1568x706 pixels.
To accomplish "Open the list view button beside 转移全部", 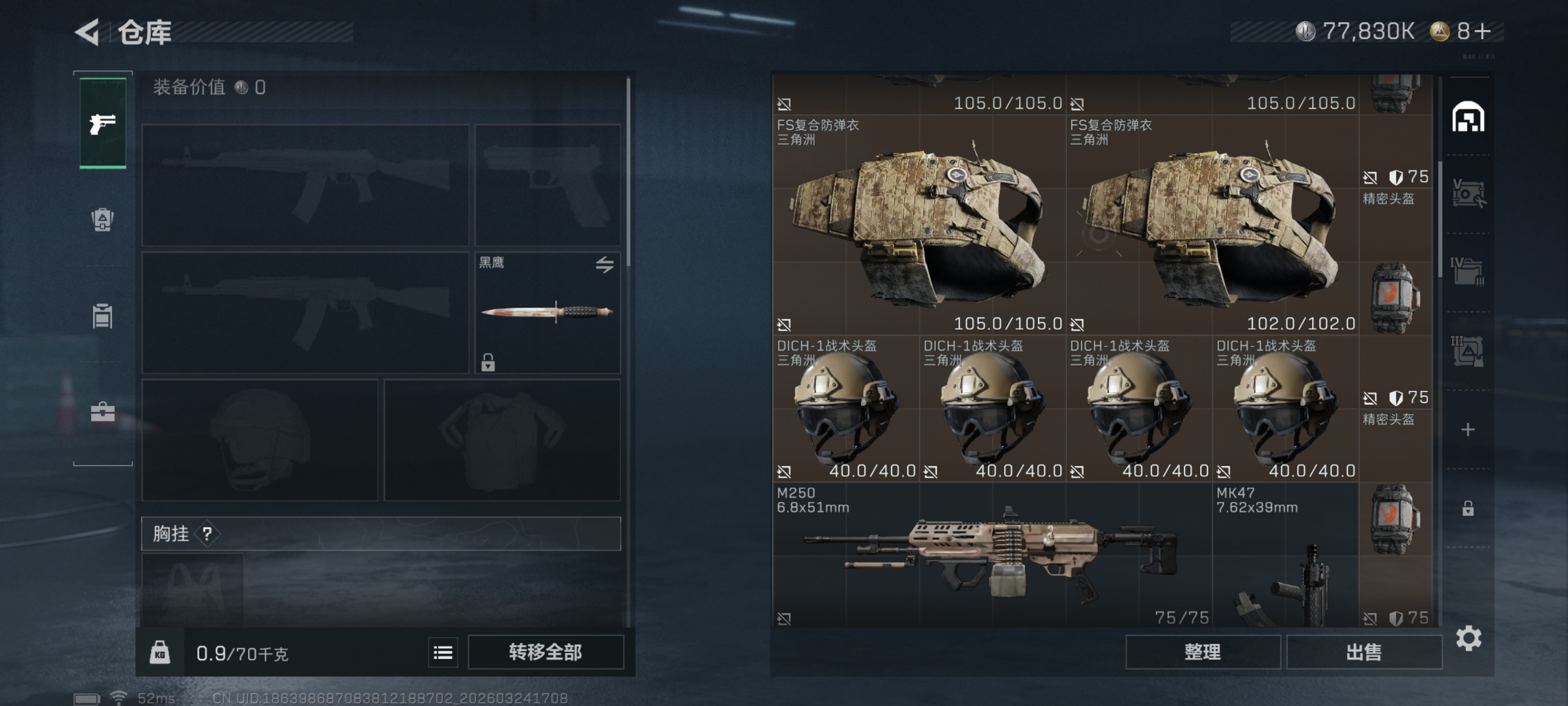I will tap(442, 652).
